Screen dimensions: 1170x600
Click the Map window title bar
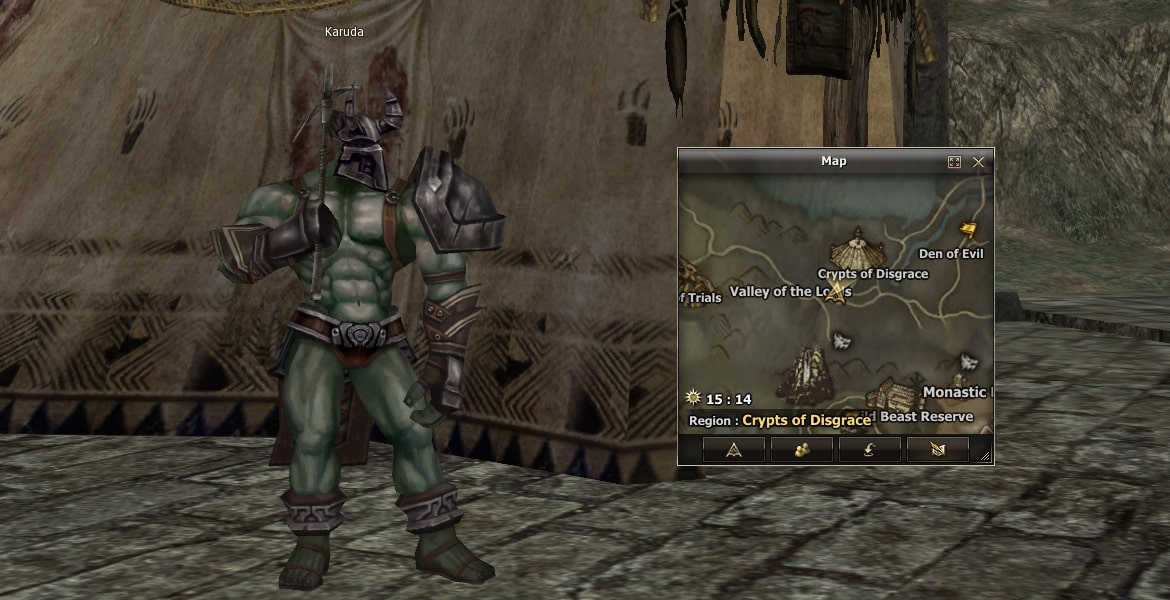(832, 161)
